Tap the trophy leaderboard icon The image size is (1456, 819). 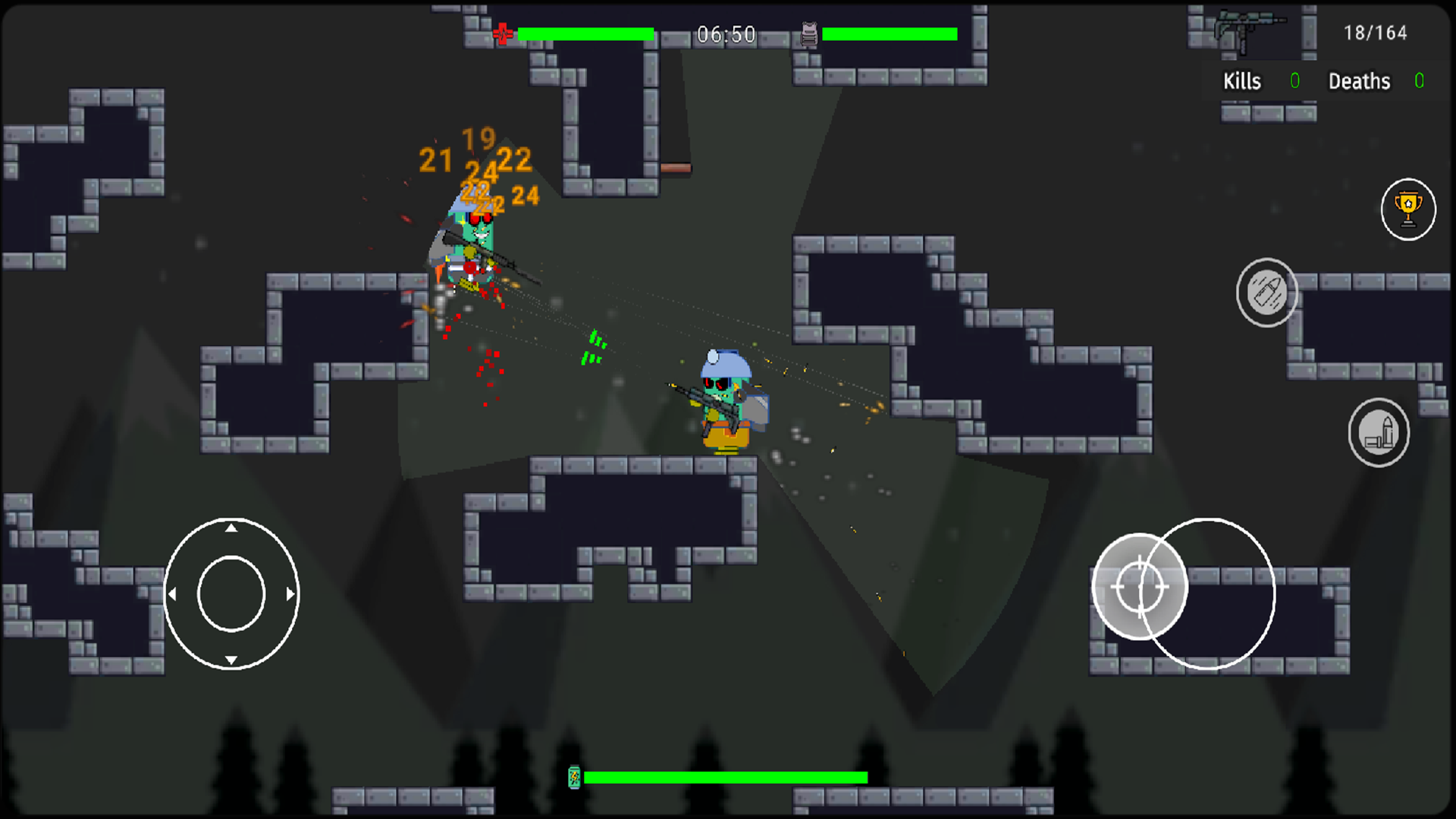point(1408,209)
